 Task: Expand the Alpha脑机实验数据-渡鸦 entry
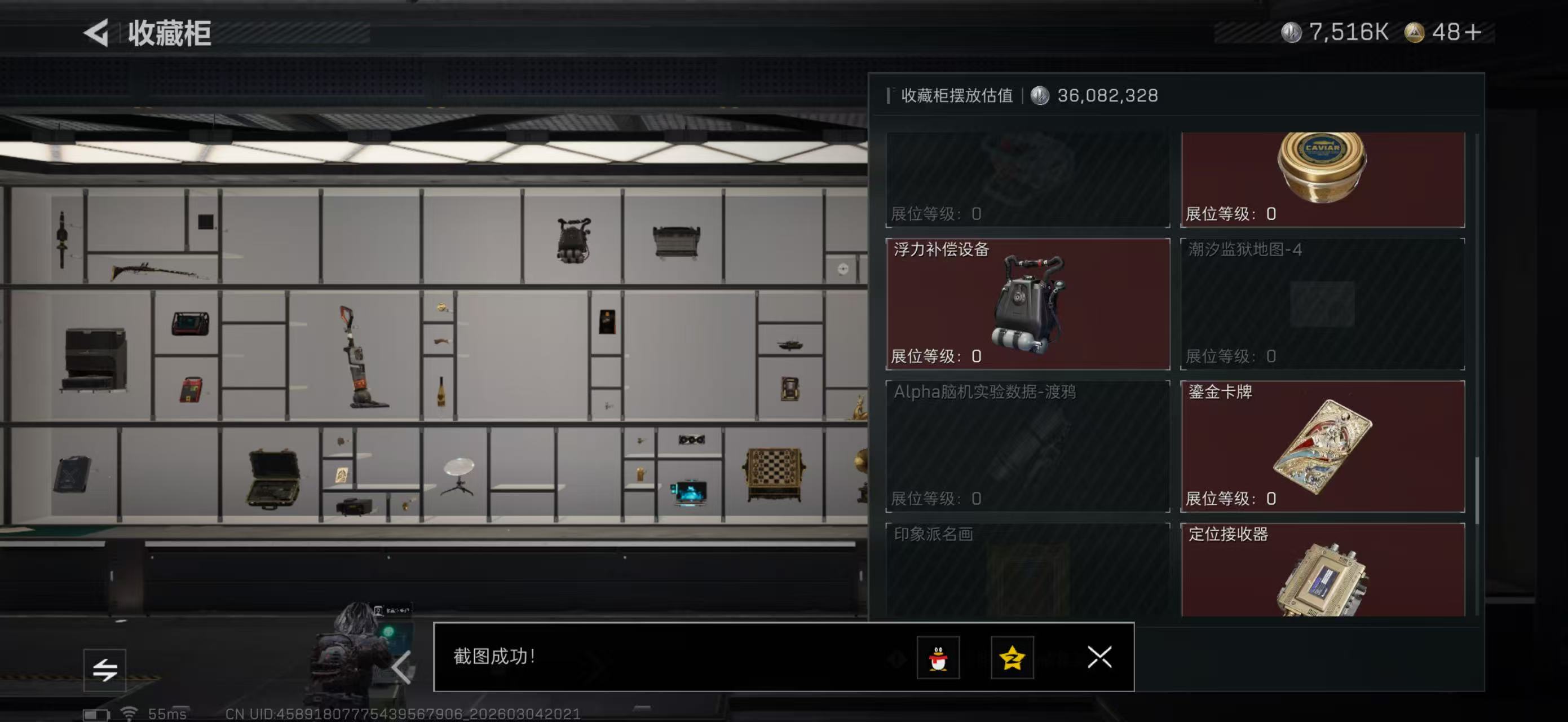pyautogui.click(x=1026, y=446)
